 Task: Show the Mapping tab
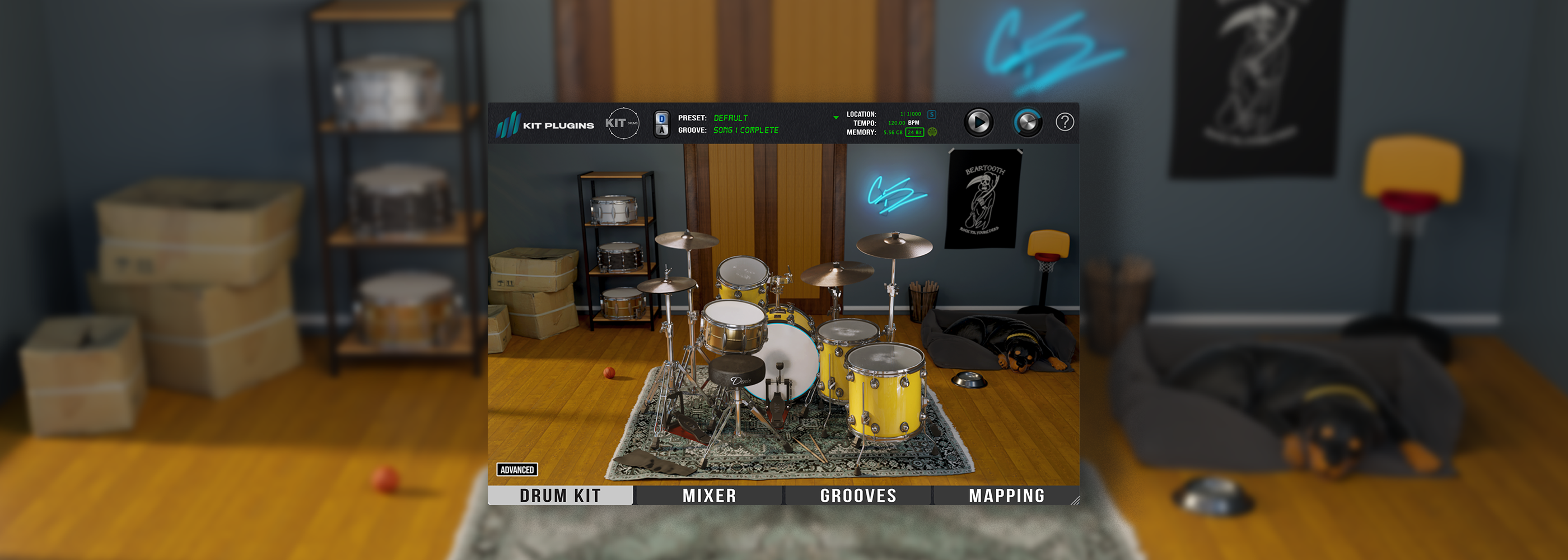1006,496
